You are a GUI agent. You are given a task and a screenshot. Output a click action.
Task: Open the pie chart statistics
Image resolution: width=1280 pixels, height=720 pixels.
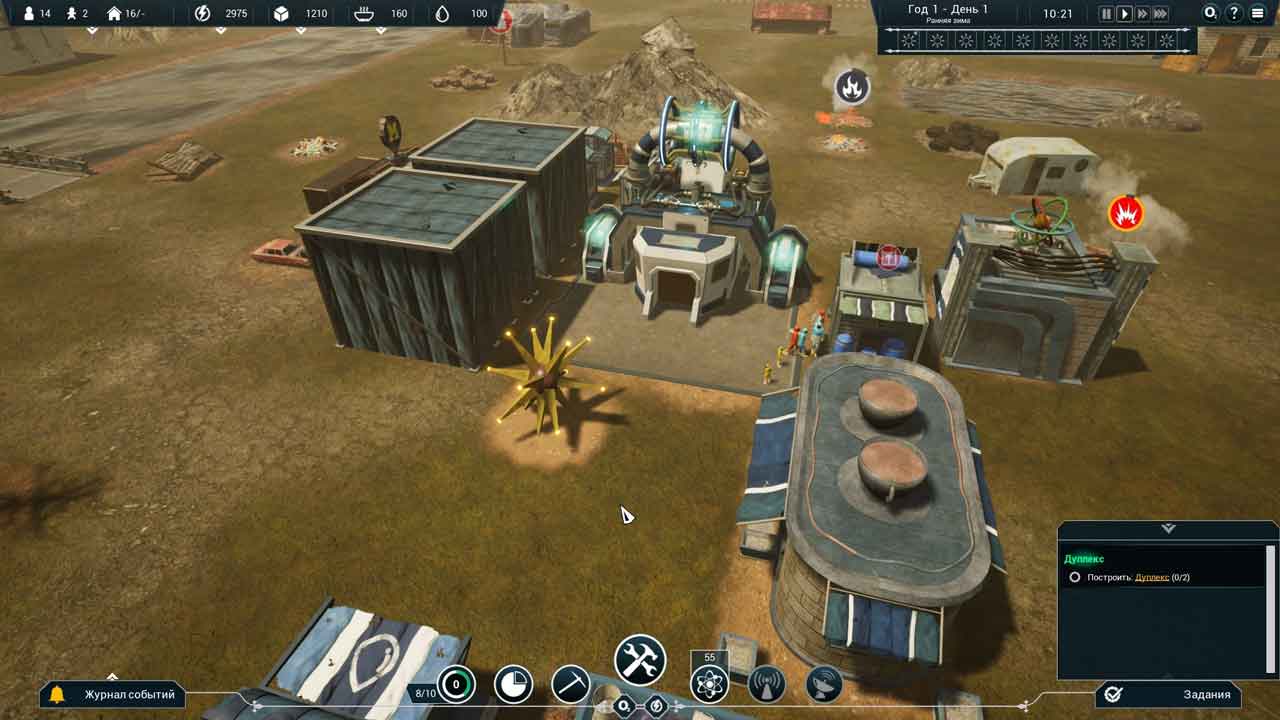coord(514,685)
